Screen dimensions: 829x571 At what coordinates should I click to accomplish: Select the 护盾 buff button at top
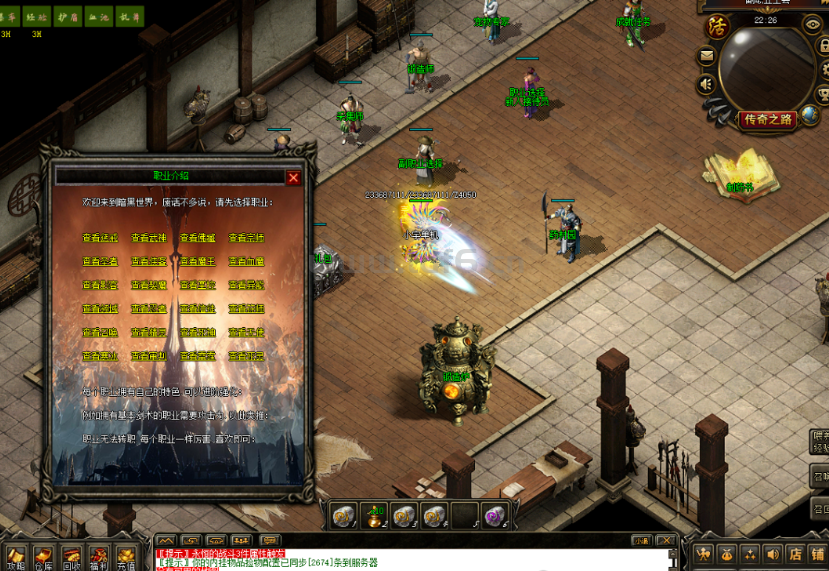67,16
